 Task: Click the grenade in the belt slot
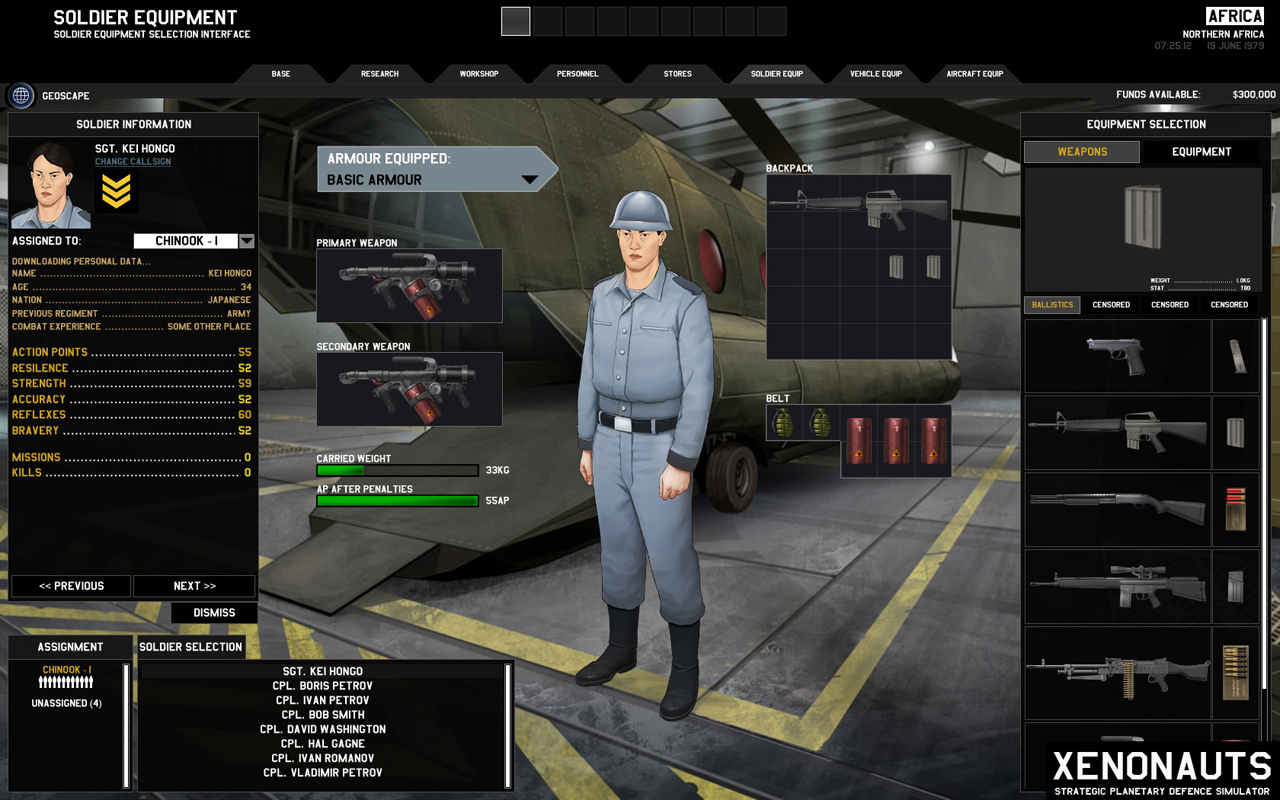click(789, 423)
